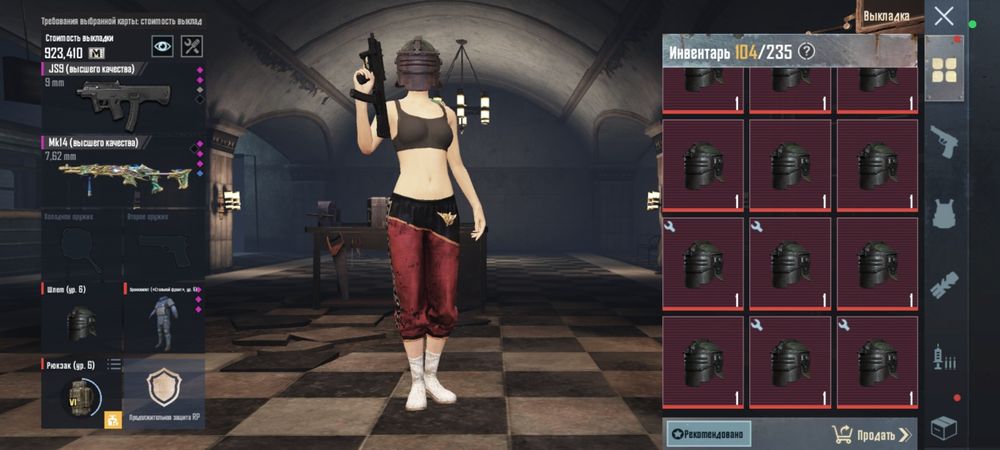Toggle the eye visibility button
Image resolution: width=1000 pixels, height=450 pixels.
162,46
